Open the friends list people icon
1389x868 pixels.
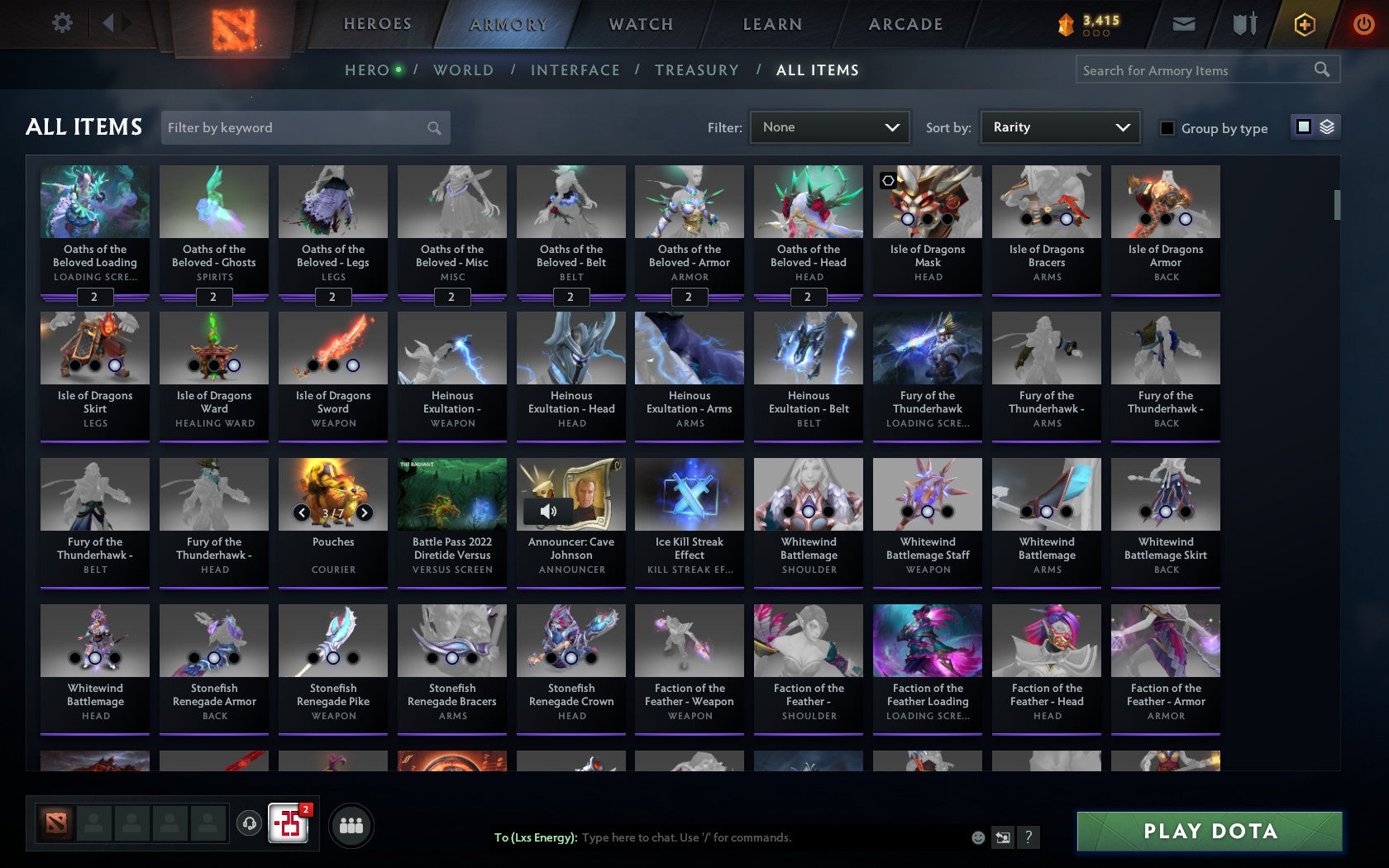[x=351, y=823]
